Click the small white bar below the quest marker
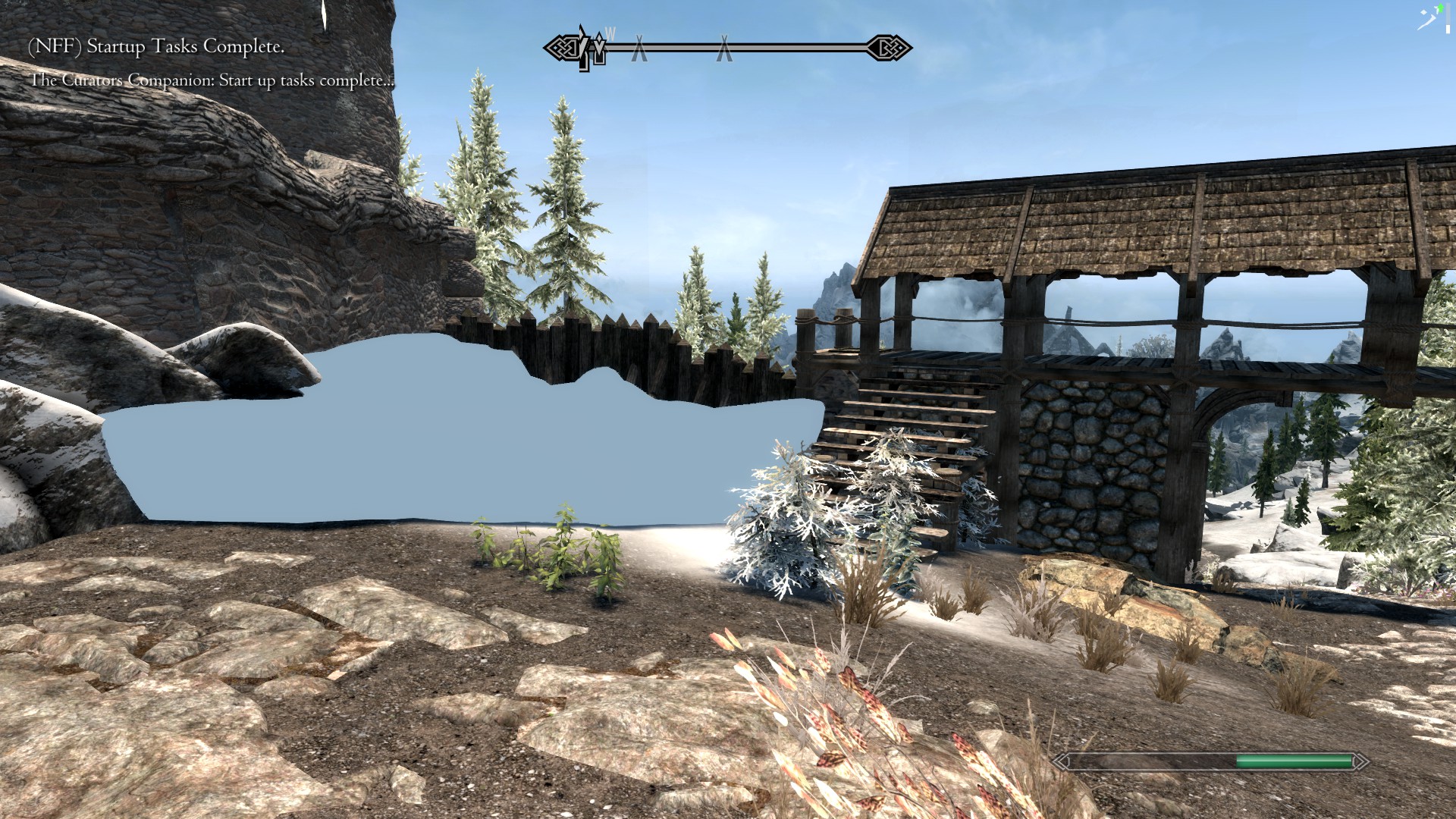 (x=1448, y=29)
